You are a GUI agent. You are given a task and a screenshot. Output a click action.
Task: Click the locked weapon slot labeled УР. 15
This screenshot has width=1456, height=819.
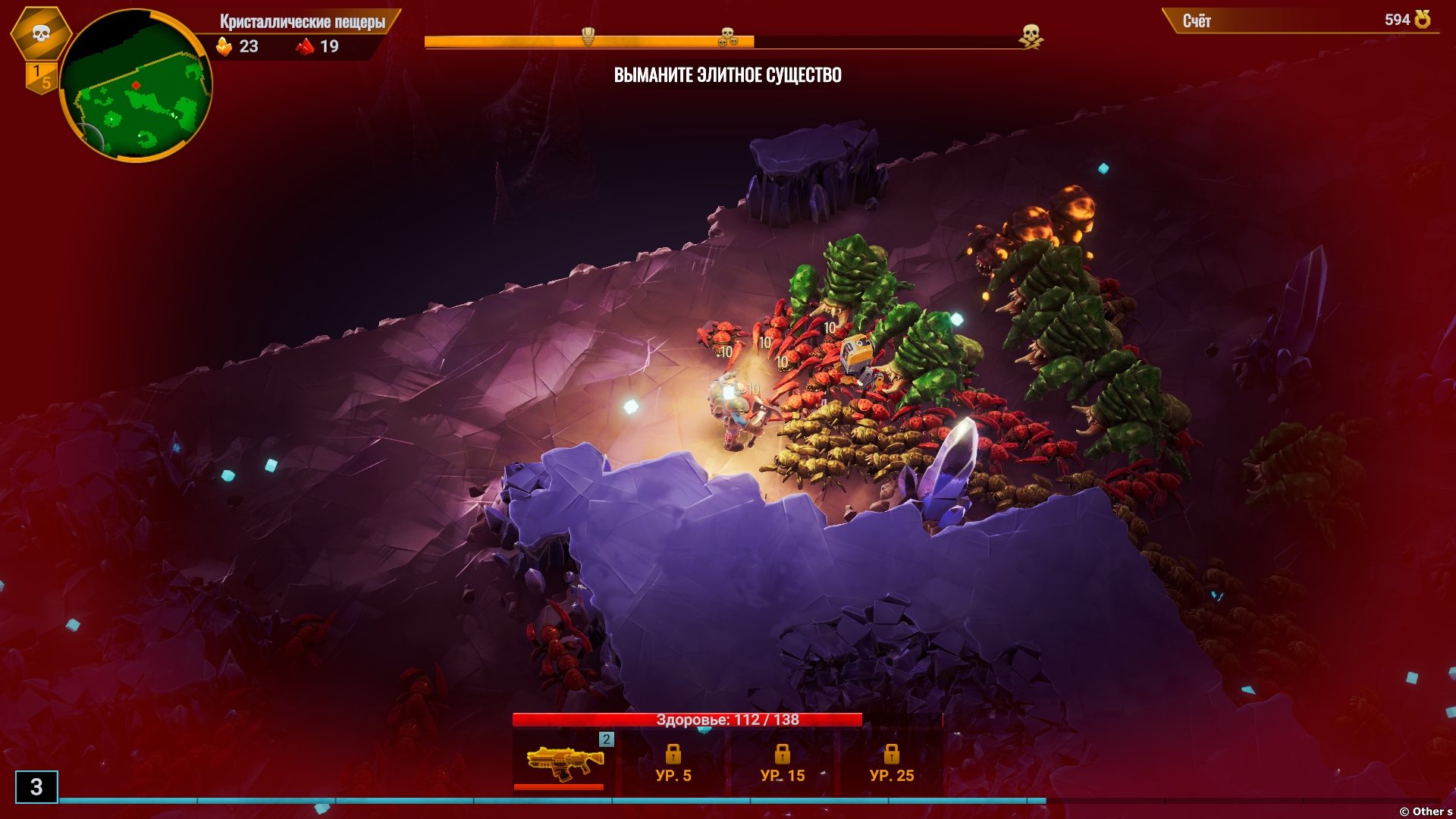782,763
